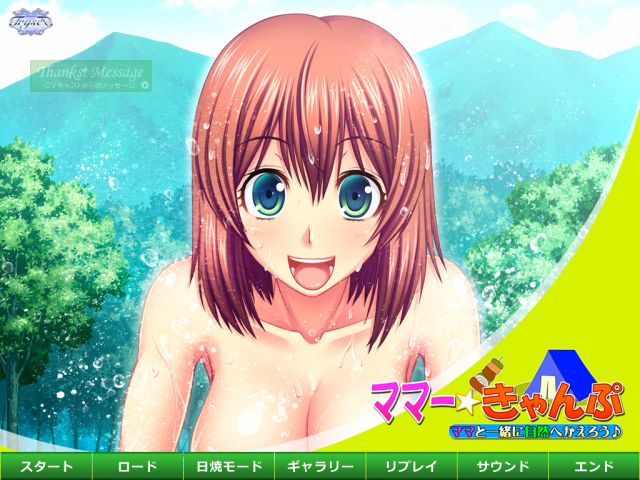Select the 日焼モード option
This screenshot has height=480, width=640.
click(x=228, y=466)
